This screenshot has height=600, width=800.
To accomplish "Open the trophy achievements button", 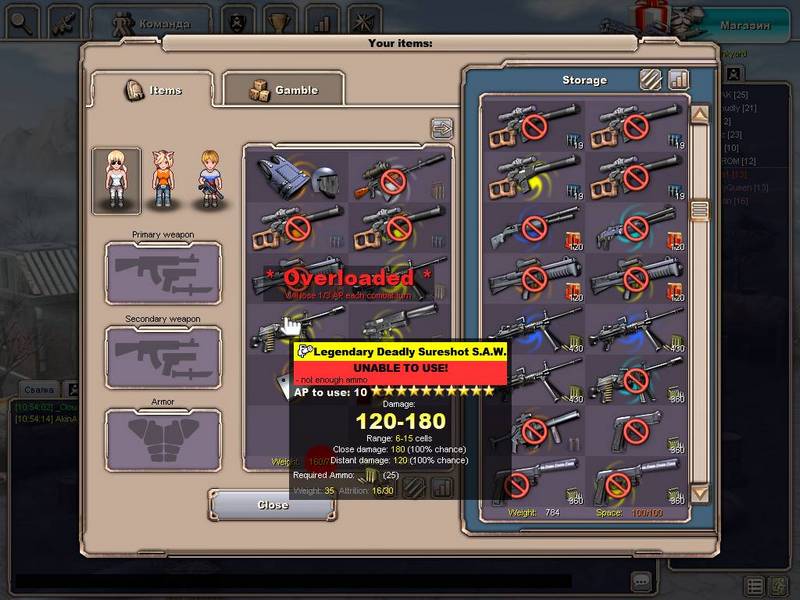I will tap(279, 21).
